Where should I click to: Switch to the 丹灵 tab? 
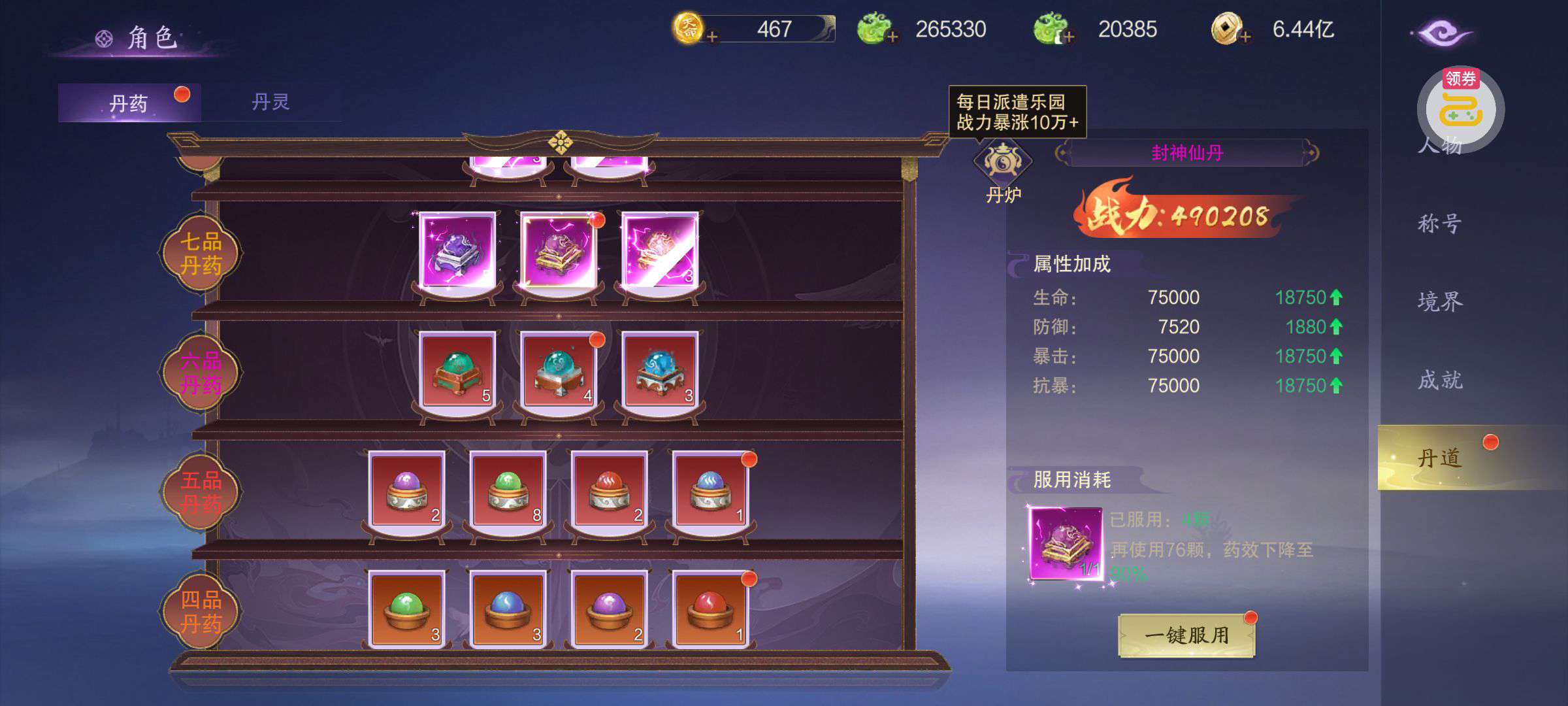pyautogui.click(x=270, y=103)
